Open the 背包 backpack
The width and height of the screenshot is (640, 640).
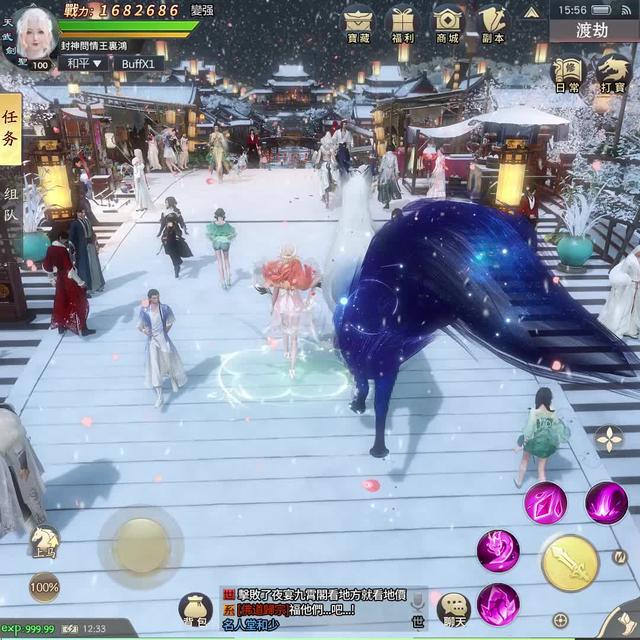pos(195,607)
